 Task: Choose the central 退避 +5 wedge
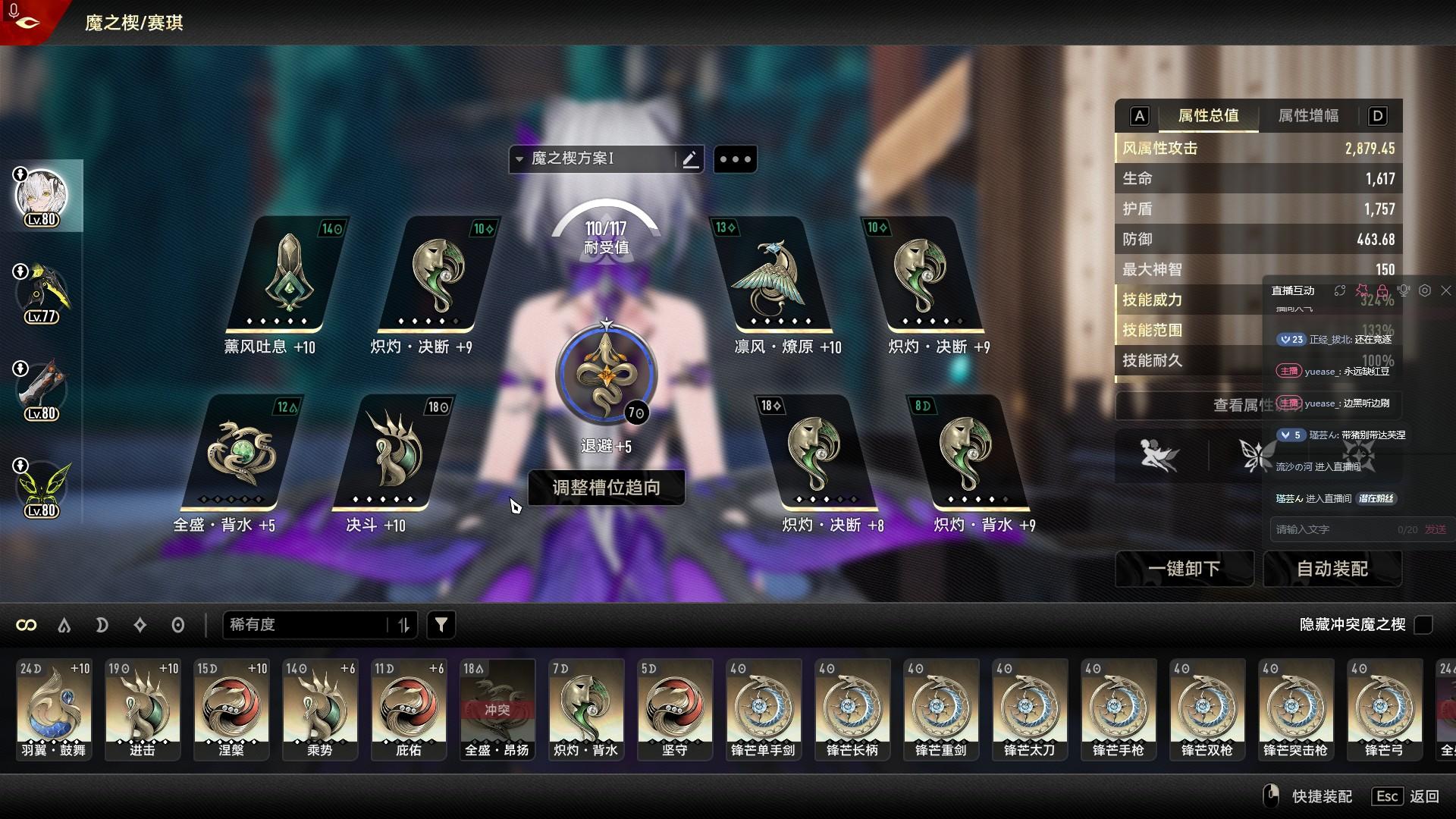tap(606, 373)
